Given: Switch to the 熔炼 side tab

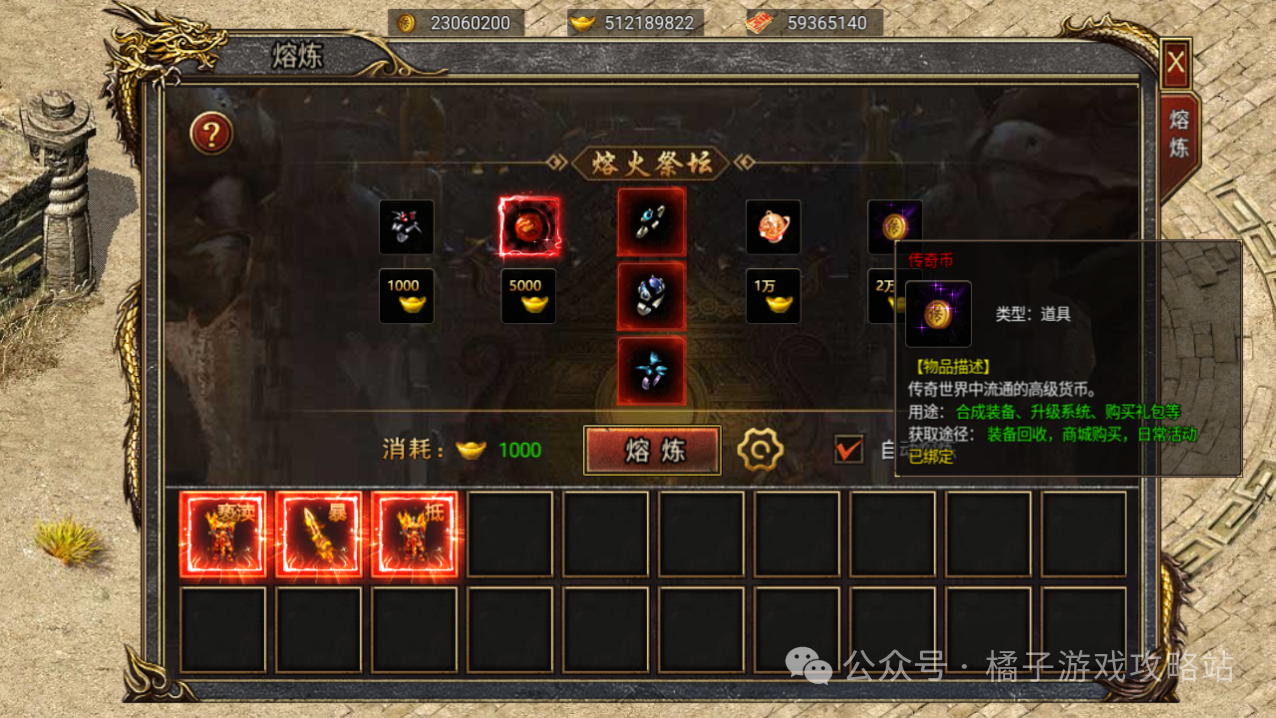Looking at the screenshot, I should click(1179, 135).
